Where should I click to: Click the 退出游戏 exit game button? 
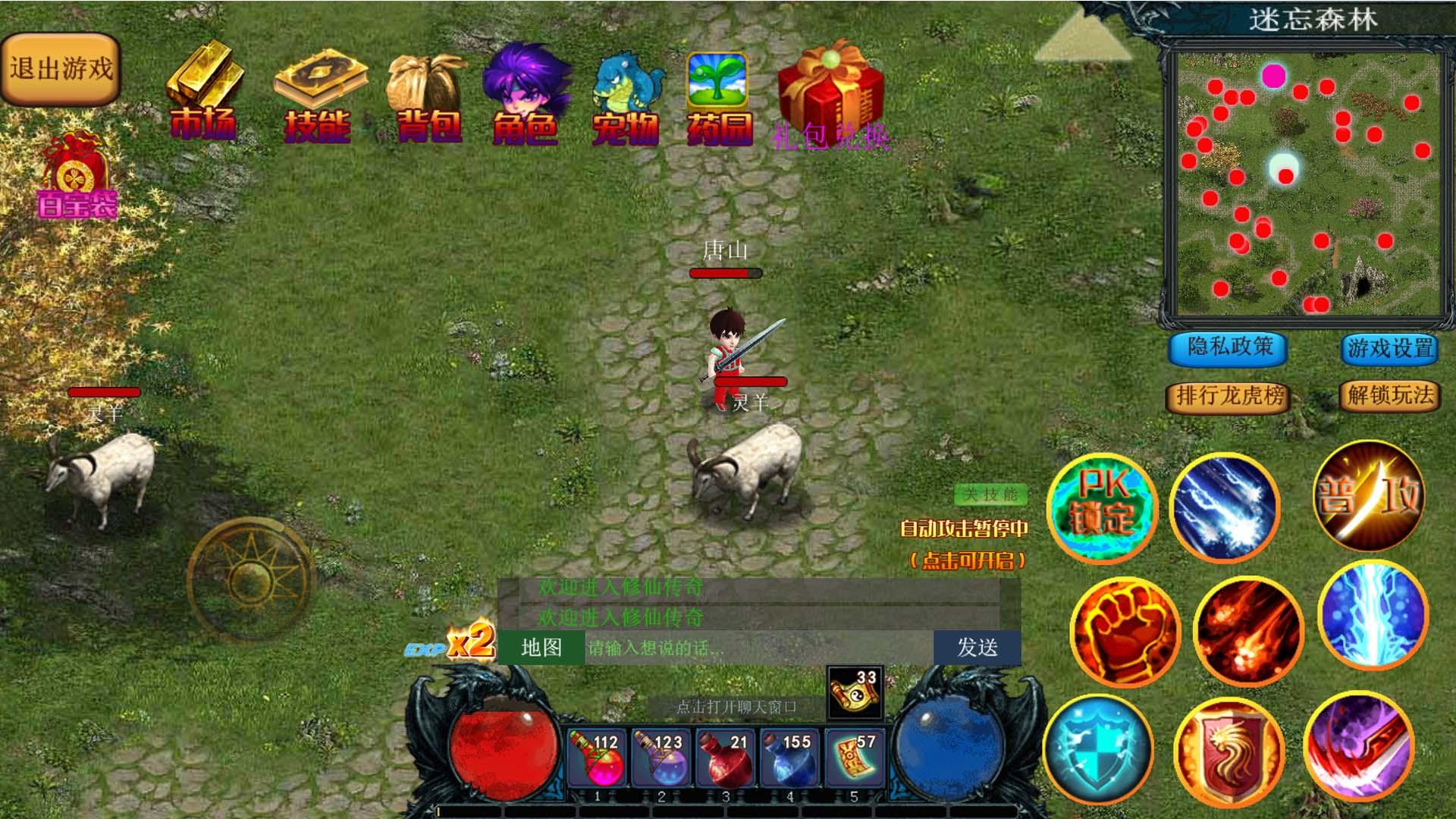click(61, 70)
